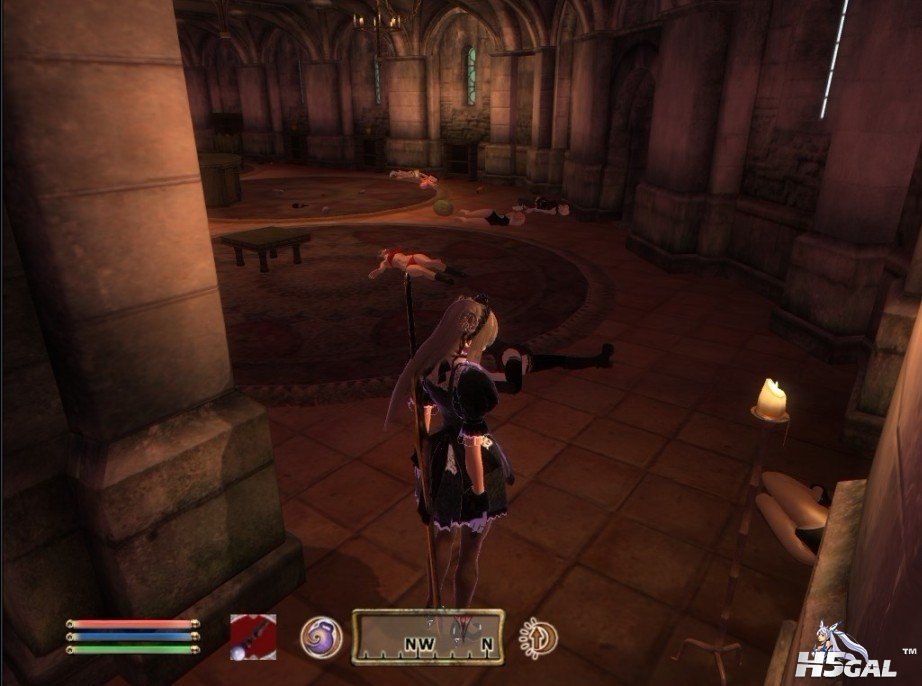Click the purple swirl spell icon
This screenshot has width=922, height=686.
tap(321, 637)
